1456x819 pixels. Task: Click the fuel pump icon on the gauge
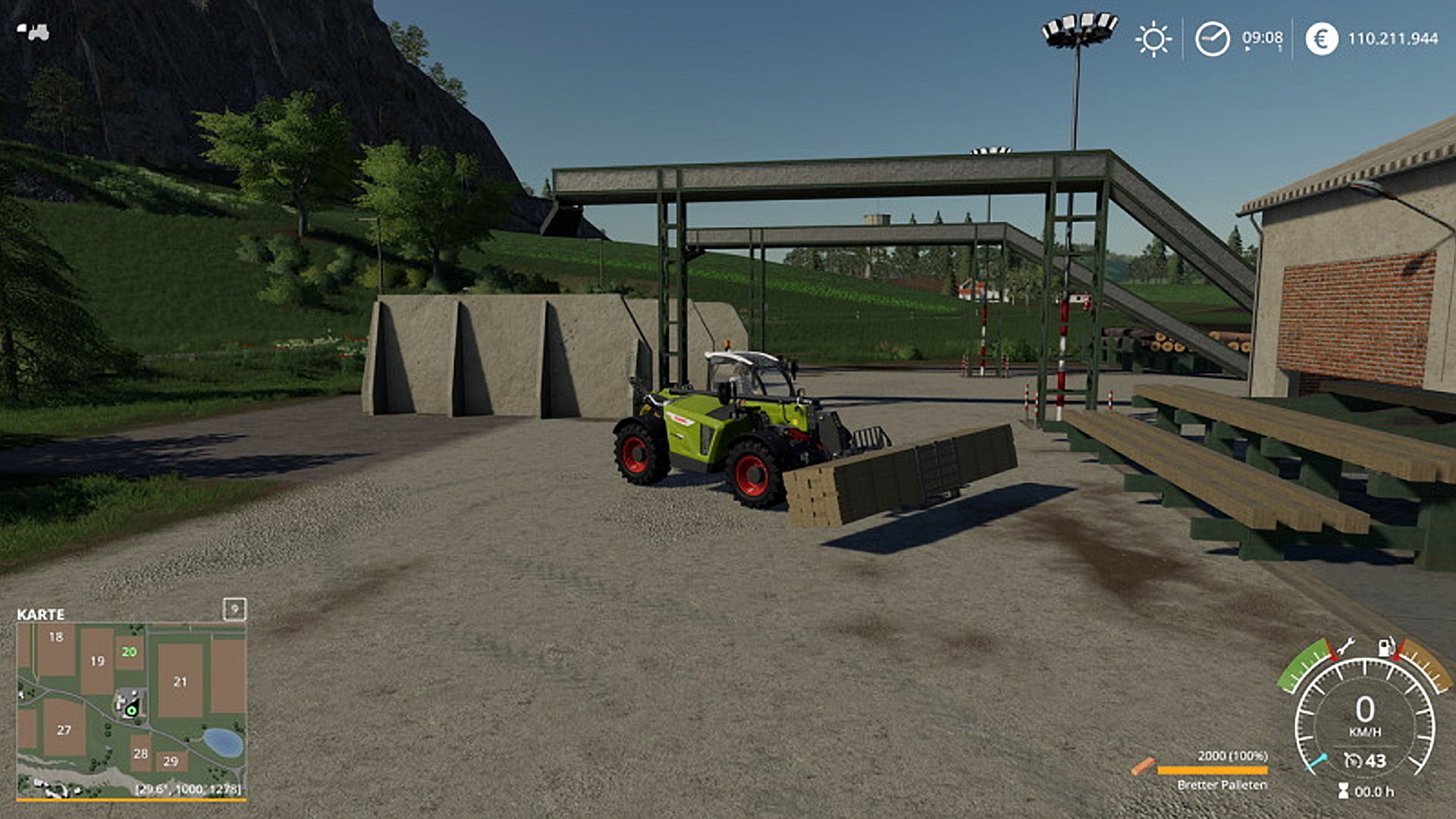1386,646
